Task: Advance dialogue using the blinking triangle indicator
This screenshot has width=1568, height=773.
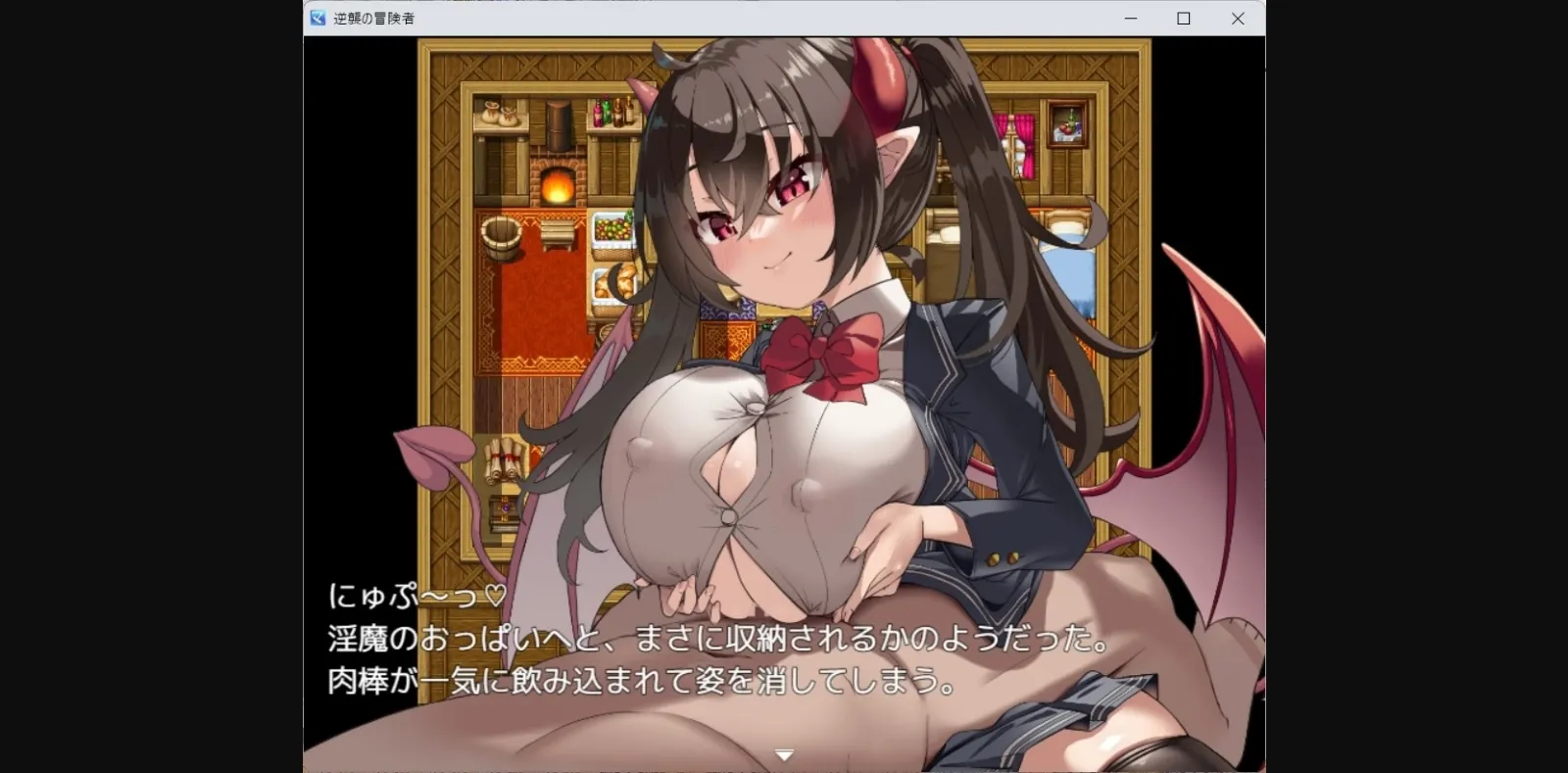Action: 784,752
